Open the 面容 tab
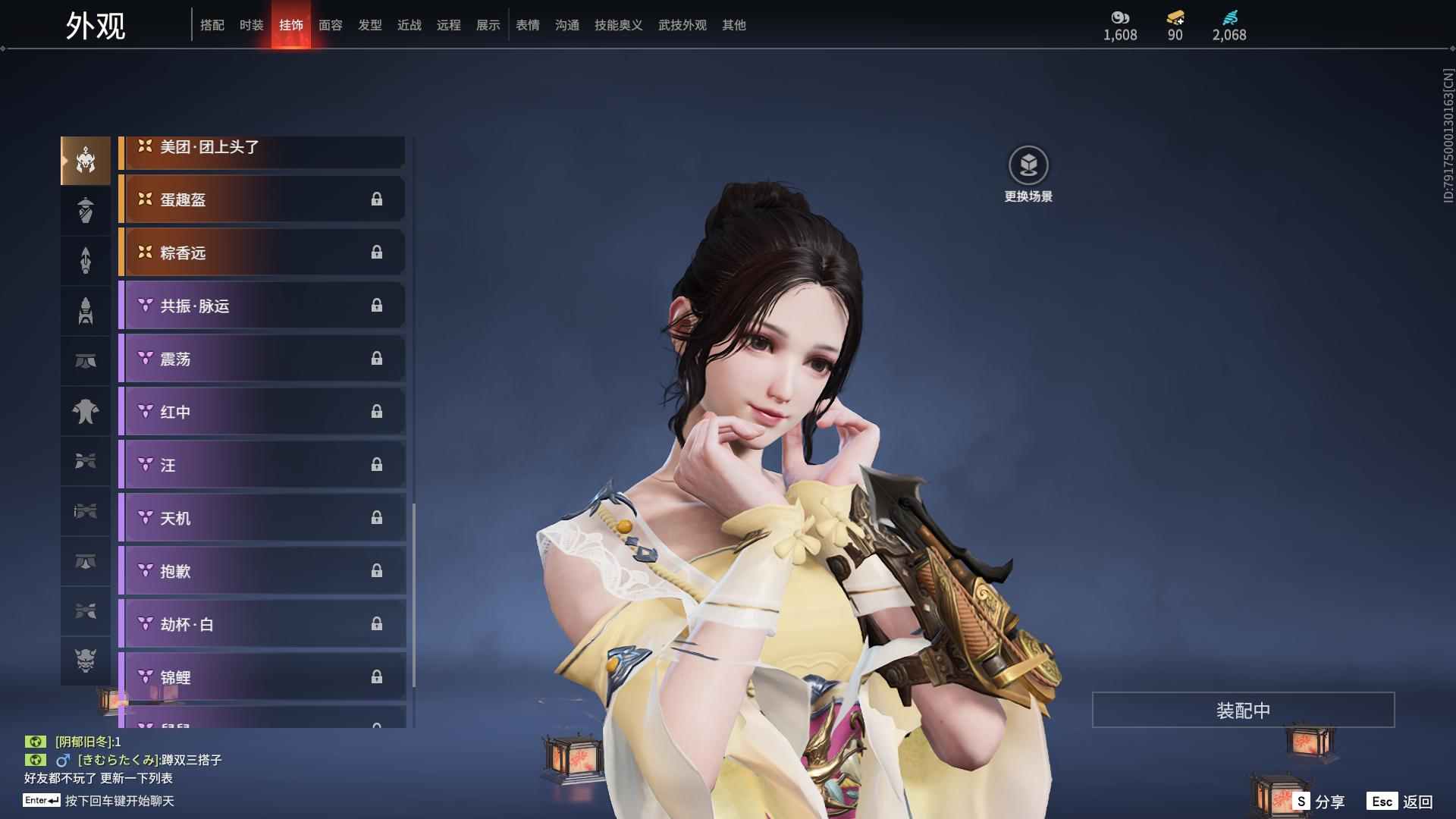Image resolution: width=1456 pixels, height=819 pixels. [330, 25]
